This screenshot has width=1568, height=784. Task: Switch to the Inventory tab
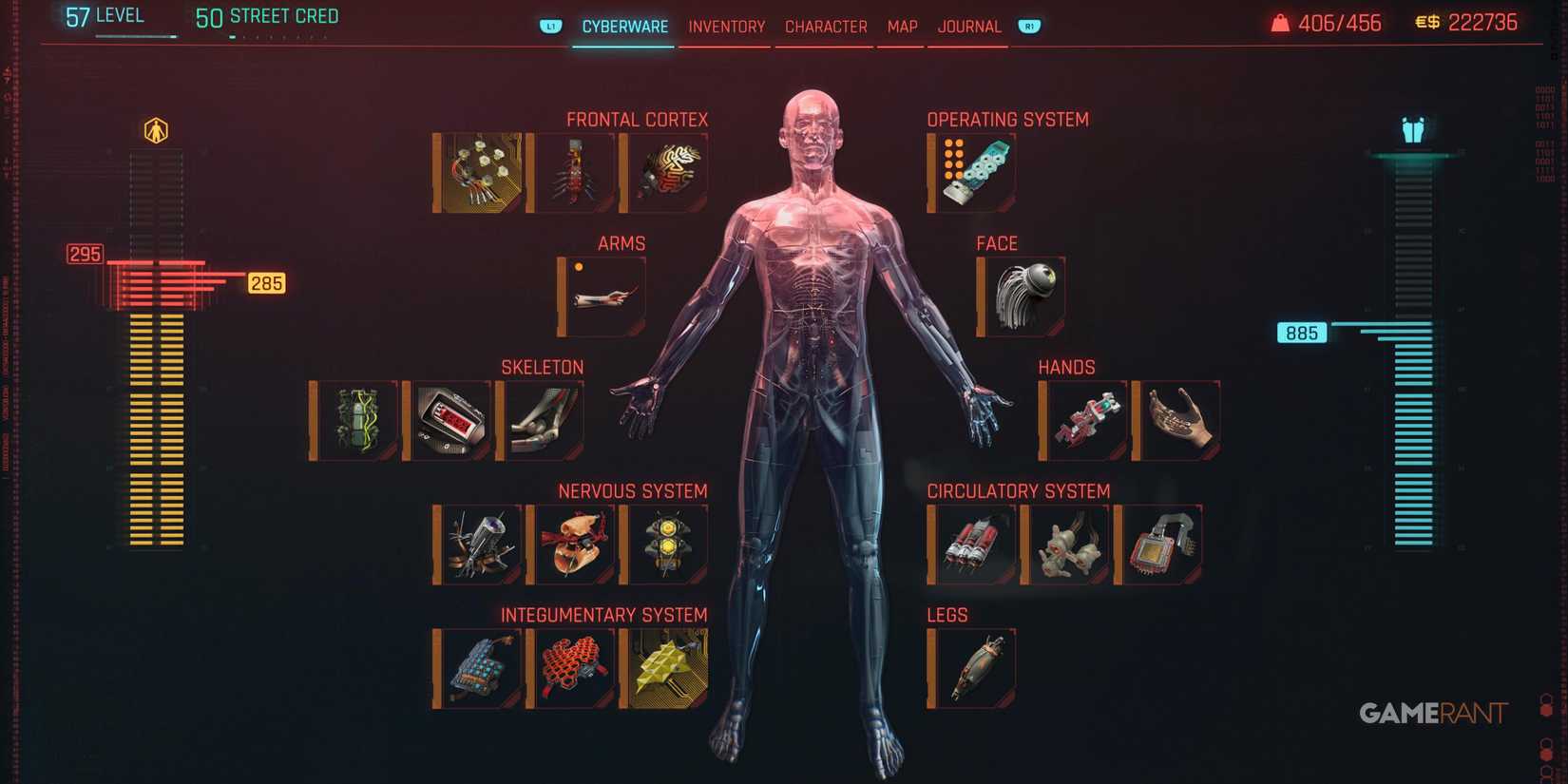pyautogui.click(x=725, y=27)
